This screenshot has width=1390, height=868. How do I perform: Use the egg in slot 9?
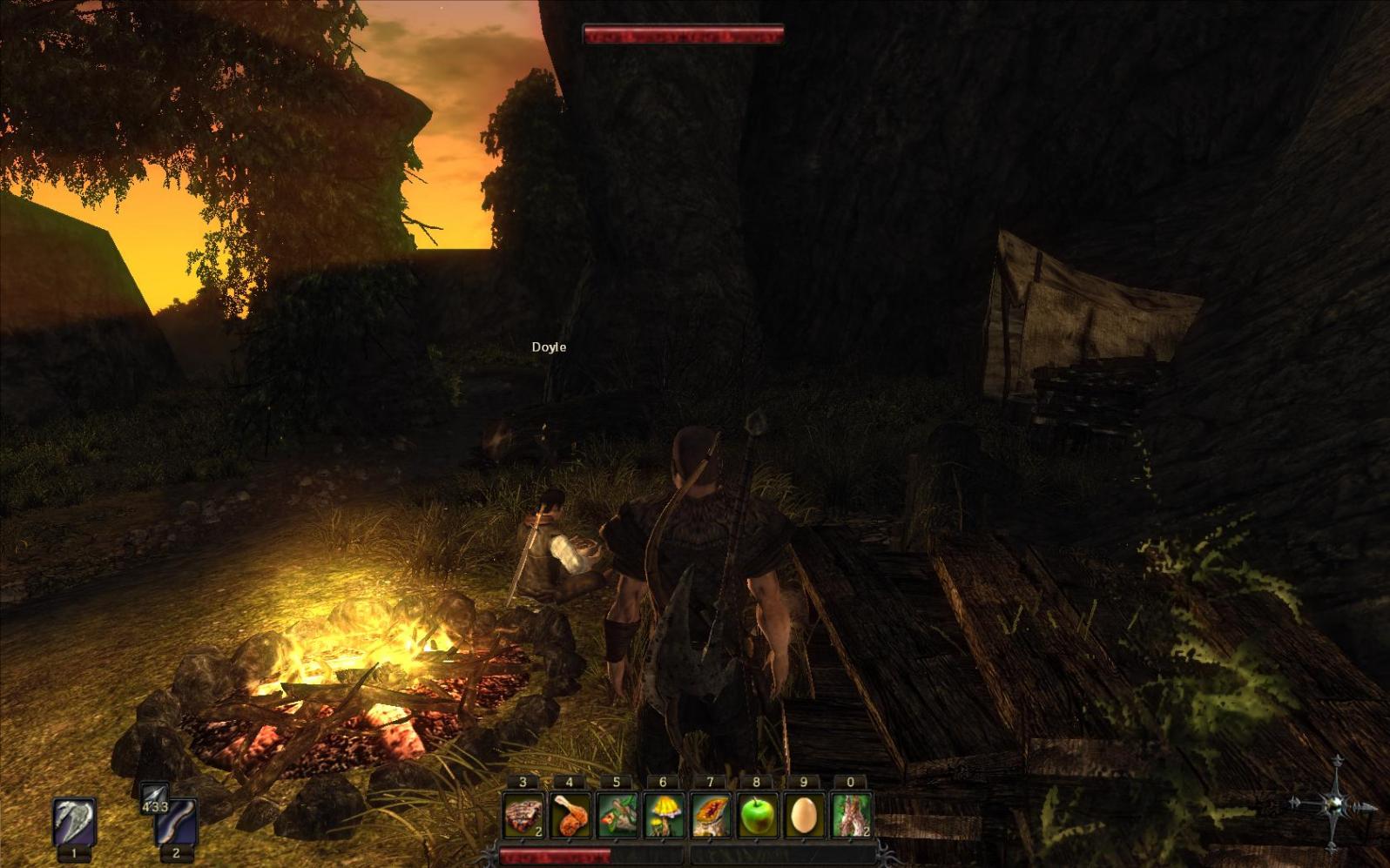point(804,816)
